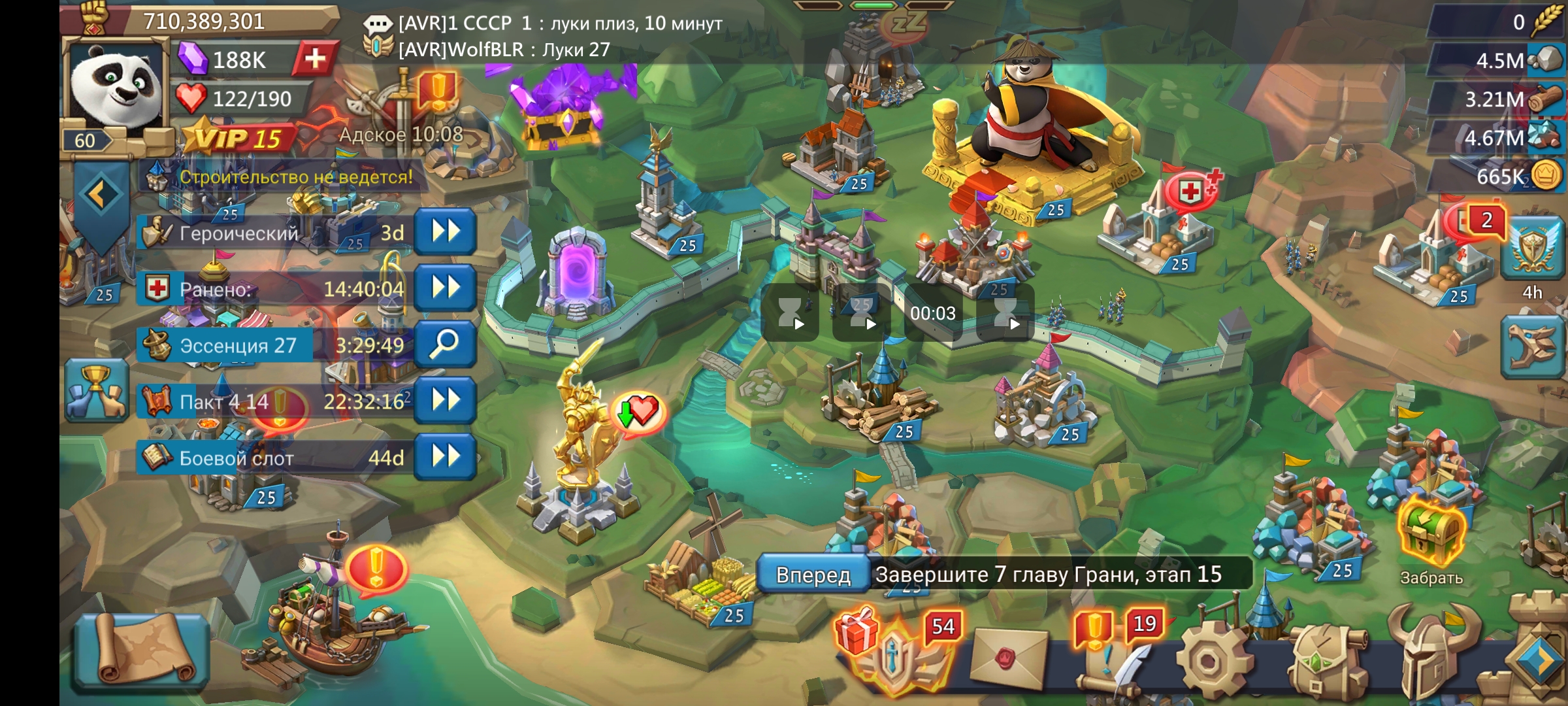Image resolution: width=1568 pixels, height=706 pixels.
Task: Collapse the task list with the arrow
Action: [x=100, y=195]
